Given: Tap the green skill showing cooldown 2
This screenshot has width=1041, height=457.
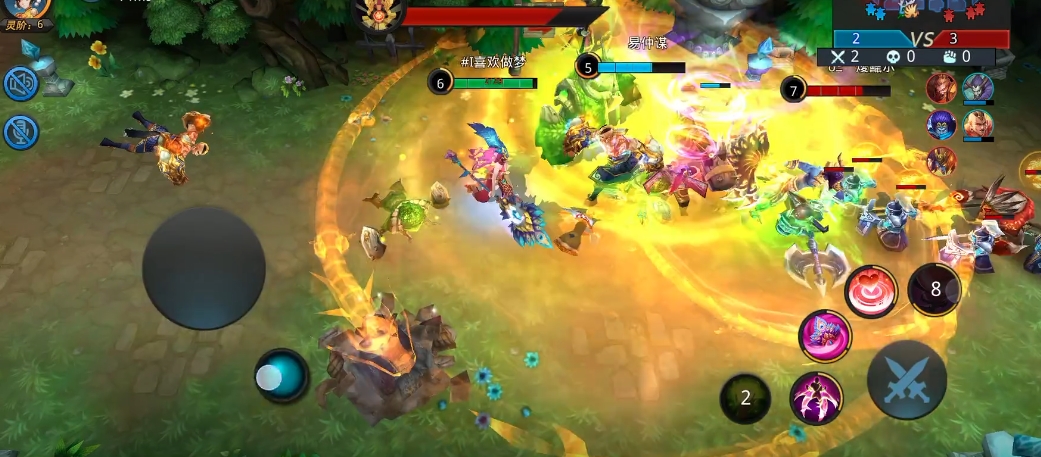Looking at the screenshot, I should (x=745, y=398).
